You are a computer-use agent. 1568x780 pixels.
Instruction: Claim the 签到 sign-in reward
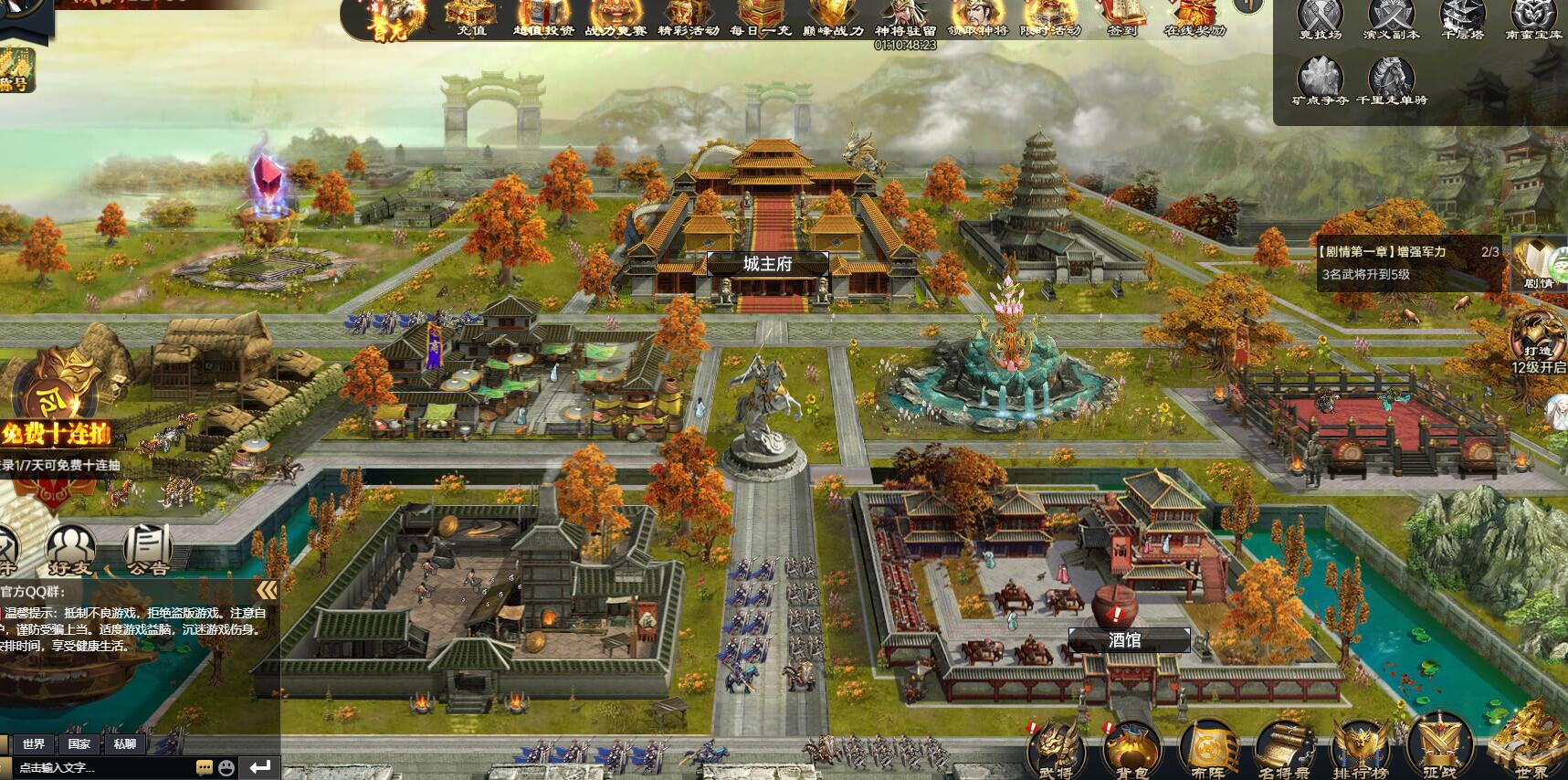tap(1122, 16)
